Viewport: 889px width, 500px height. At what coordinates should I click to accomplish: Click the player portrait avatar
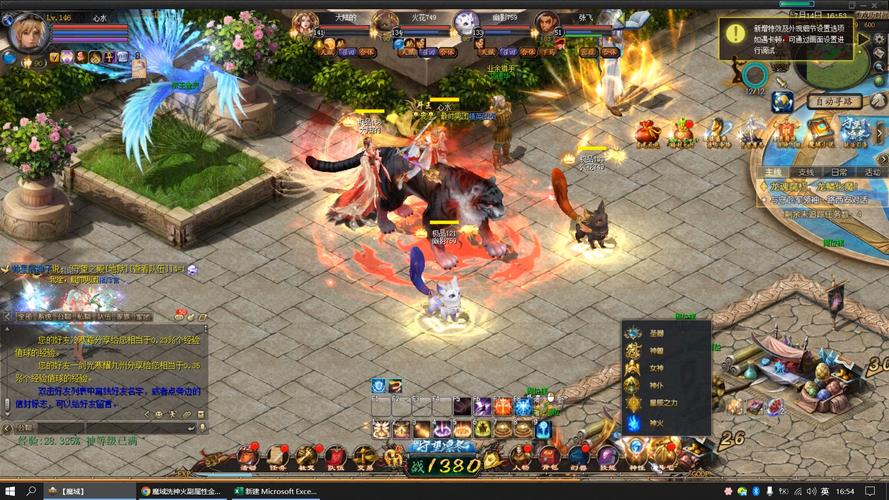[27, 33]
